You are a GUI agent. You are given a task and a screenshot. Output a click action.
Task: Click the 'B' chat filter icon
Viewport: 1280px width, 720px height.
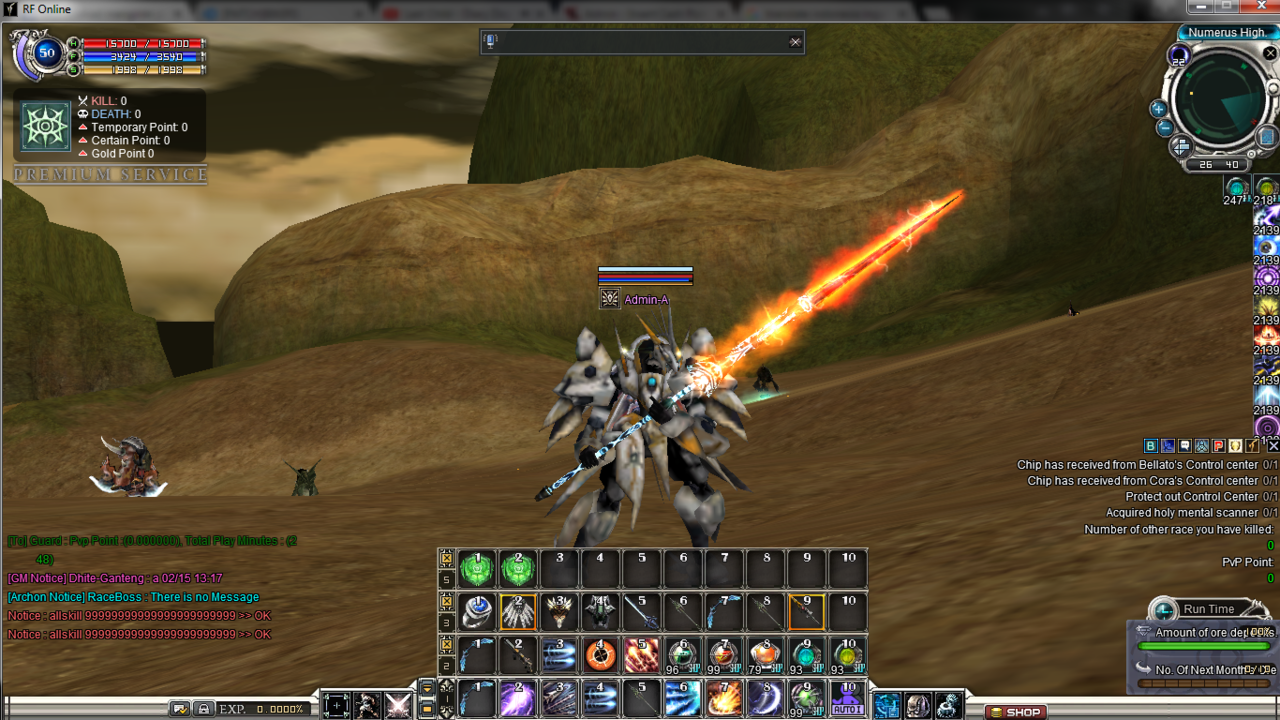click(1150, 445)
